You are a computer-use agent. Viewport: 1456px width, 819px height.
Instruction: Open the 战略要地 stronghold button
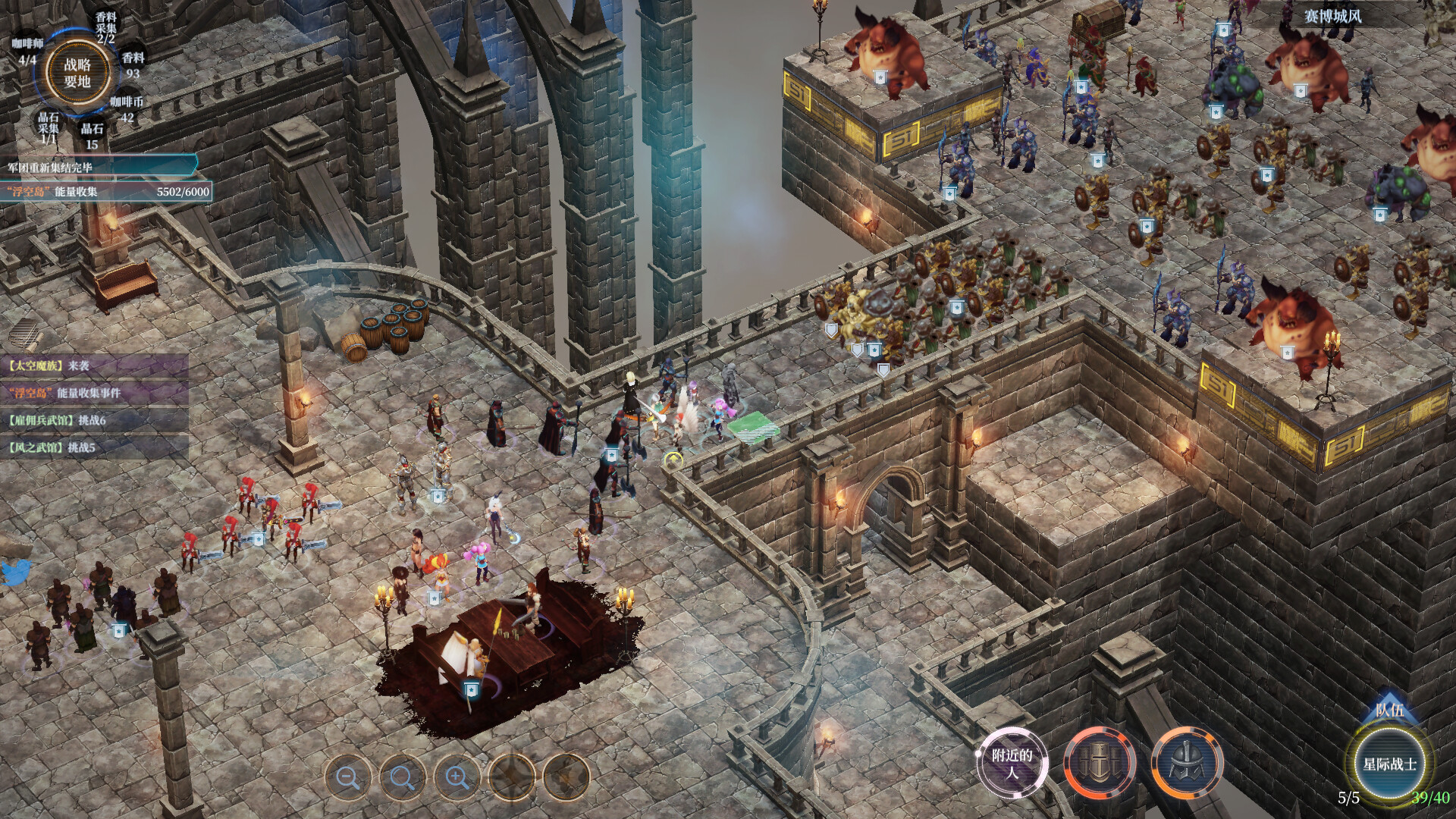(x=77, y=74)
